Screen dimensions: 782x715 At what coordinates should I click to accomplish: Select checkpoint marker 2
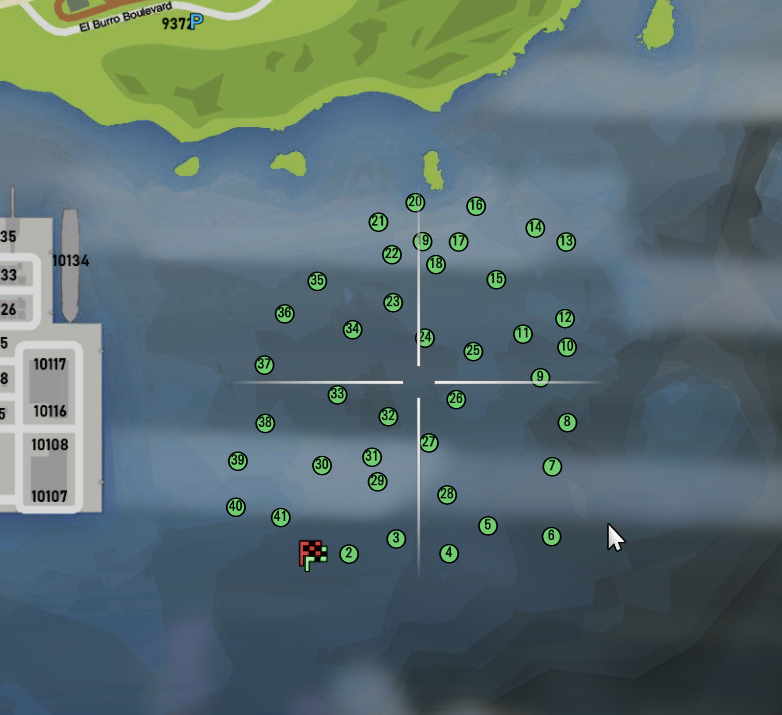tap(348, 554)
